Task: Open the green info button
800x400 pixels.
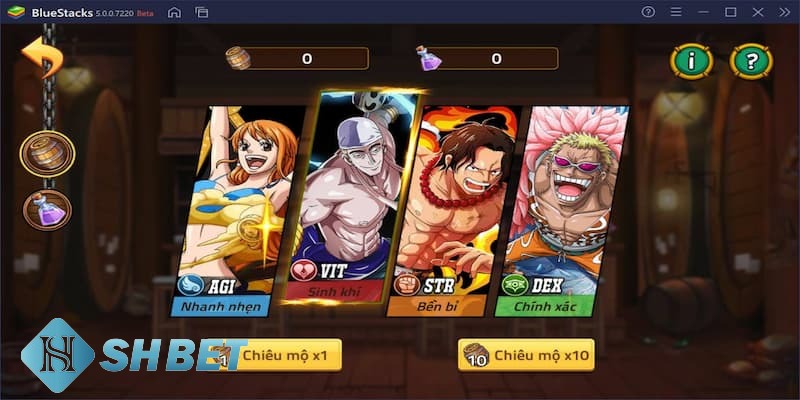Action: (x=691, y=61)
